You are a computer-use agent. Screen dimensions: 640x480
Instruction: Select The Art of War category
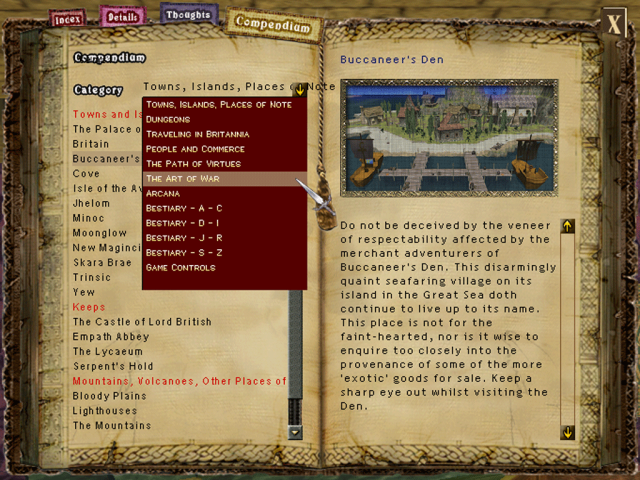click(x=182, y=178)
